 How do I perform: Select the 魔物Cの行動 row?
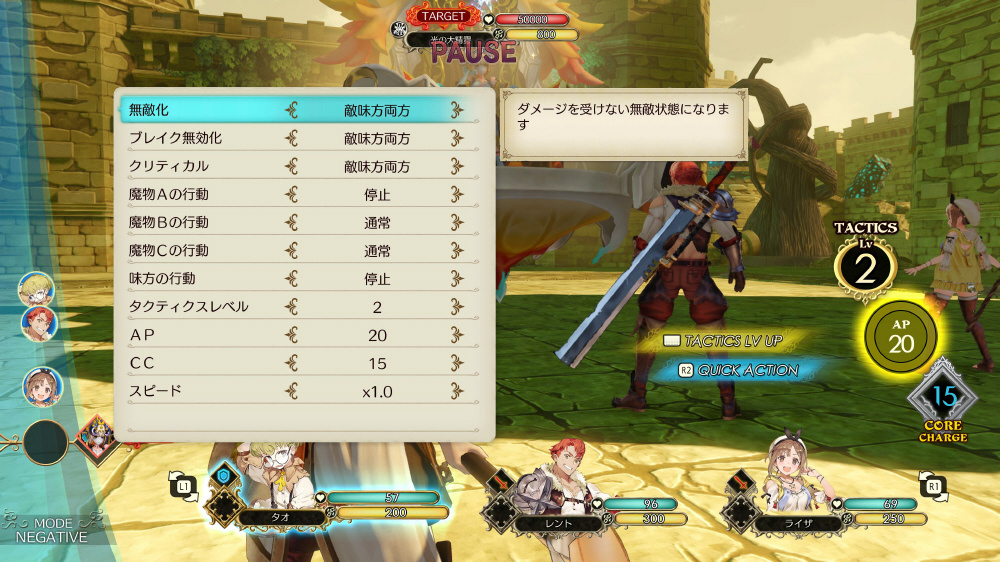(298, 250)
